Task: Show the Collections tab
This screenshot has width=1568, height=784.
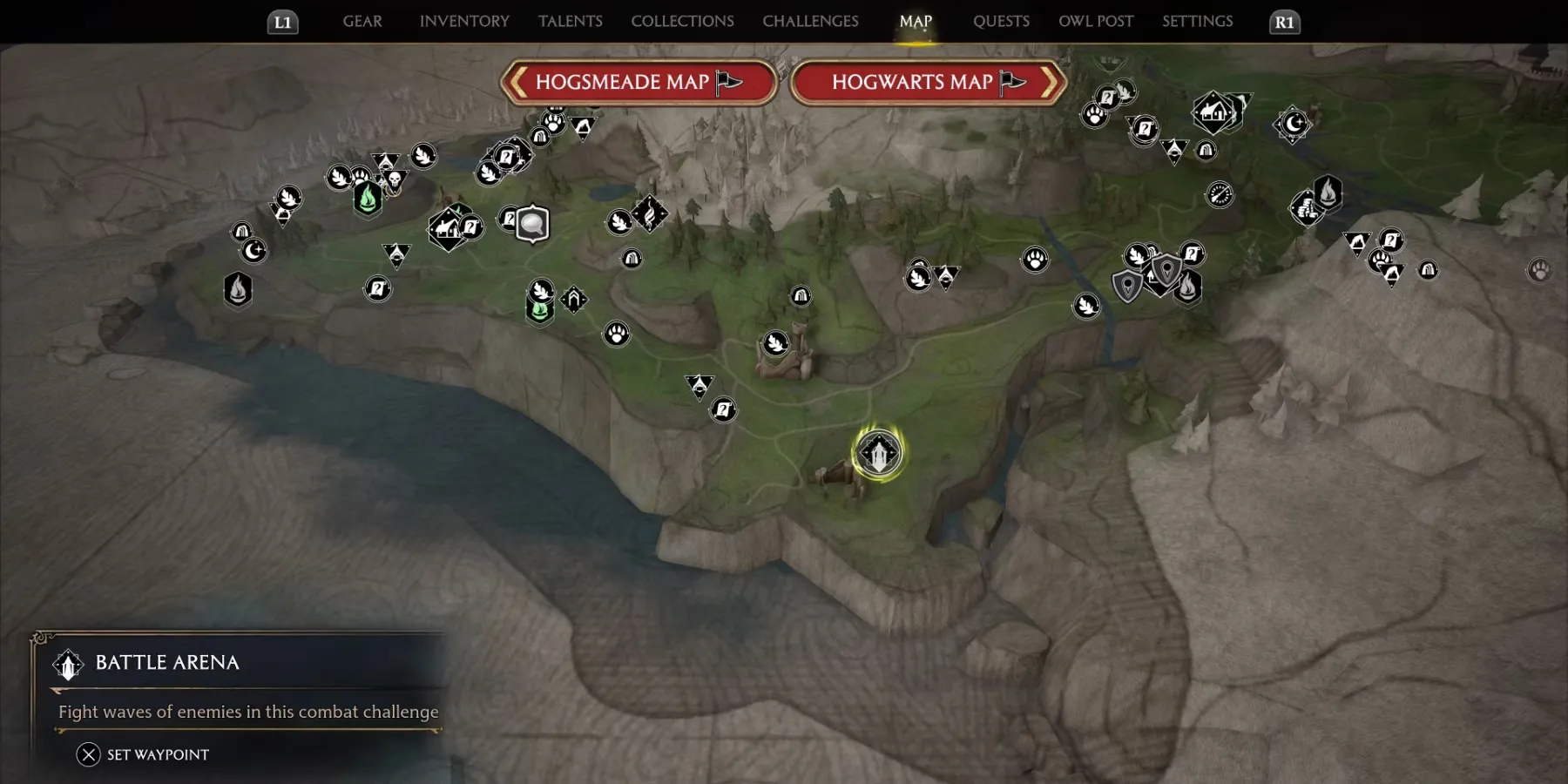Action: (x=682, y=21)
